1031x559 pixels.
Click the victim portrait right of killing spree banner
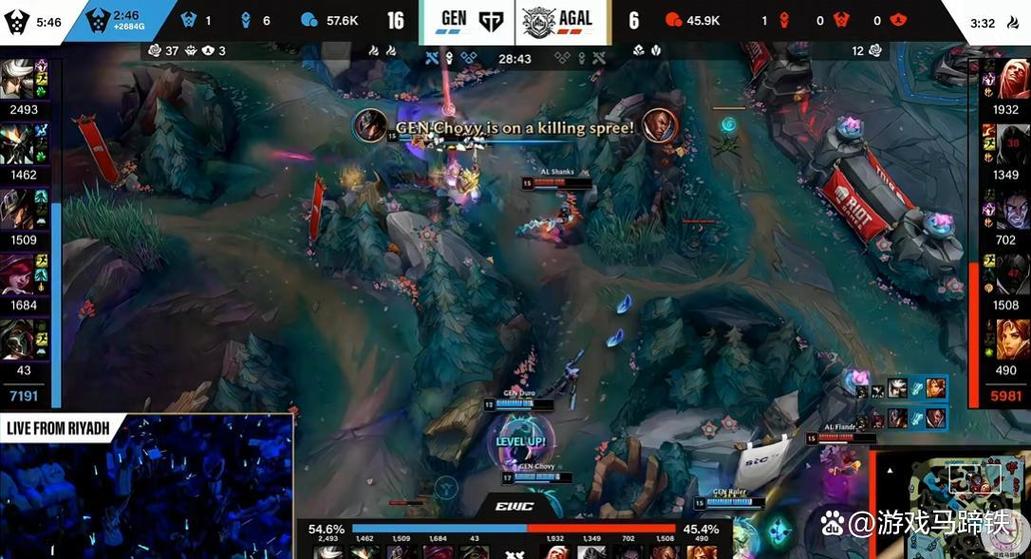click(x=660, y=126)
